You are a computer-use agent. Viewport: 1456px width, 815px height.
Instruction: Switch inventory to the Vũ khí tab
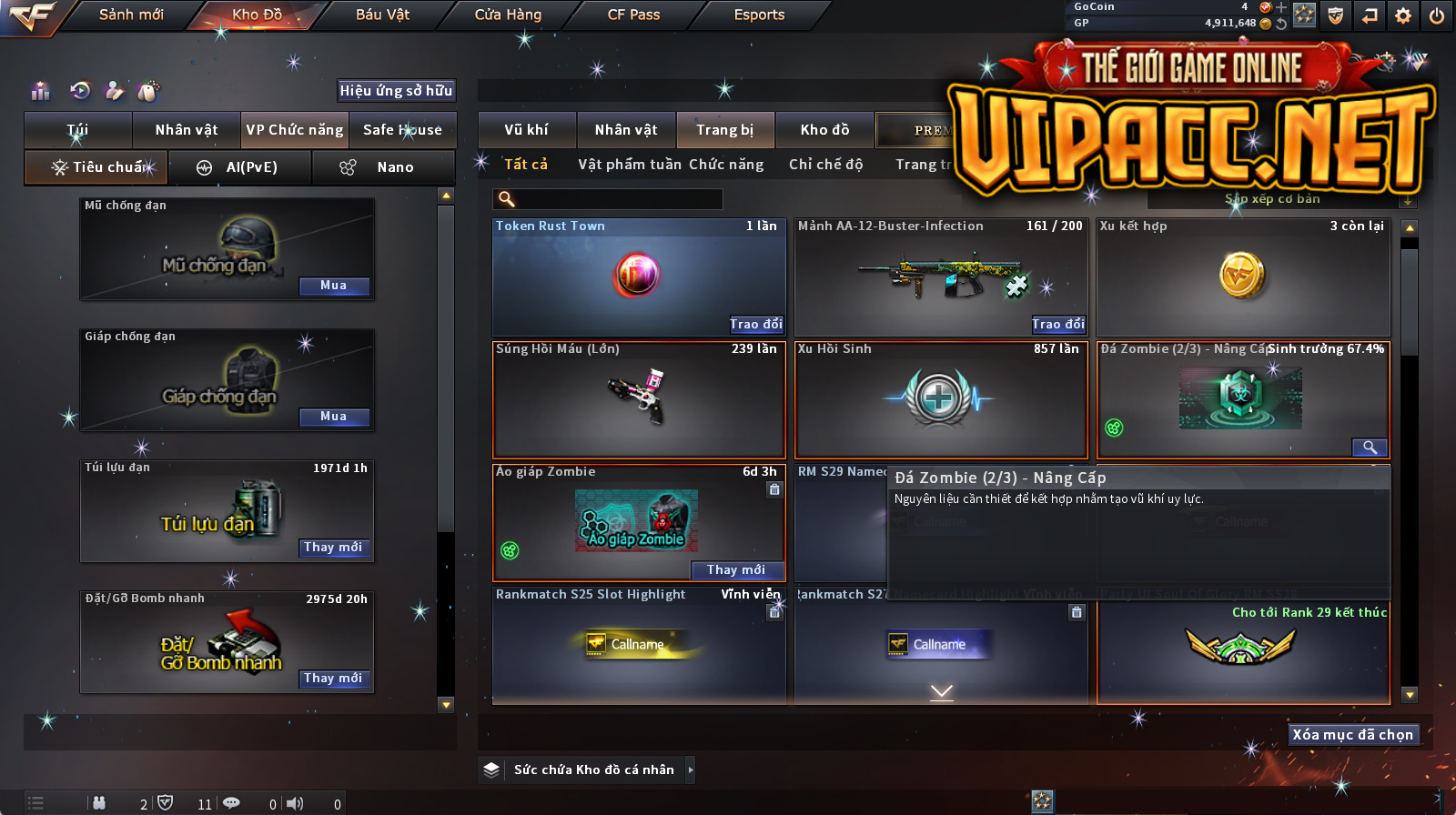tap(526, 130)
